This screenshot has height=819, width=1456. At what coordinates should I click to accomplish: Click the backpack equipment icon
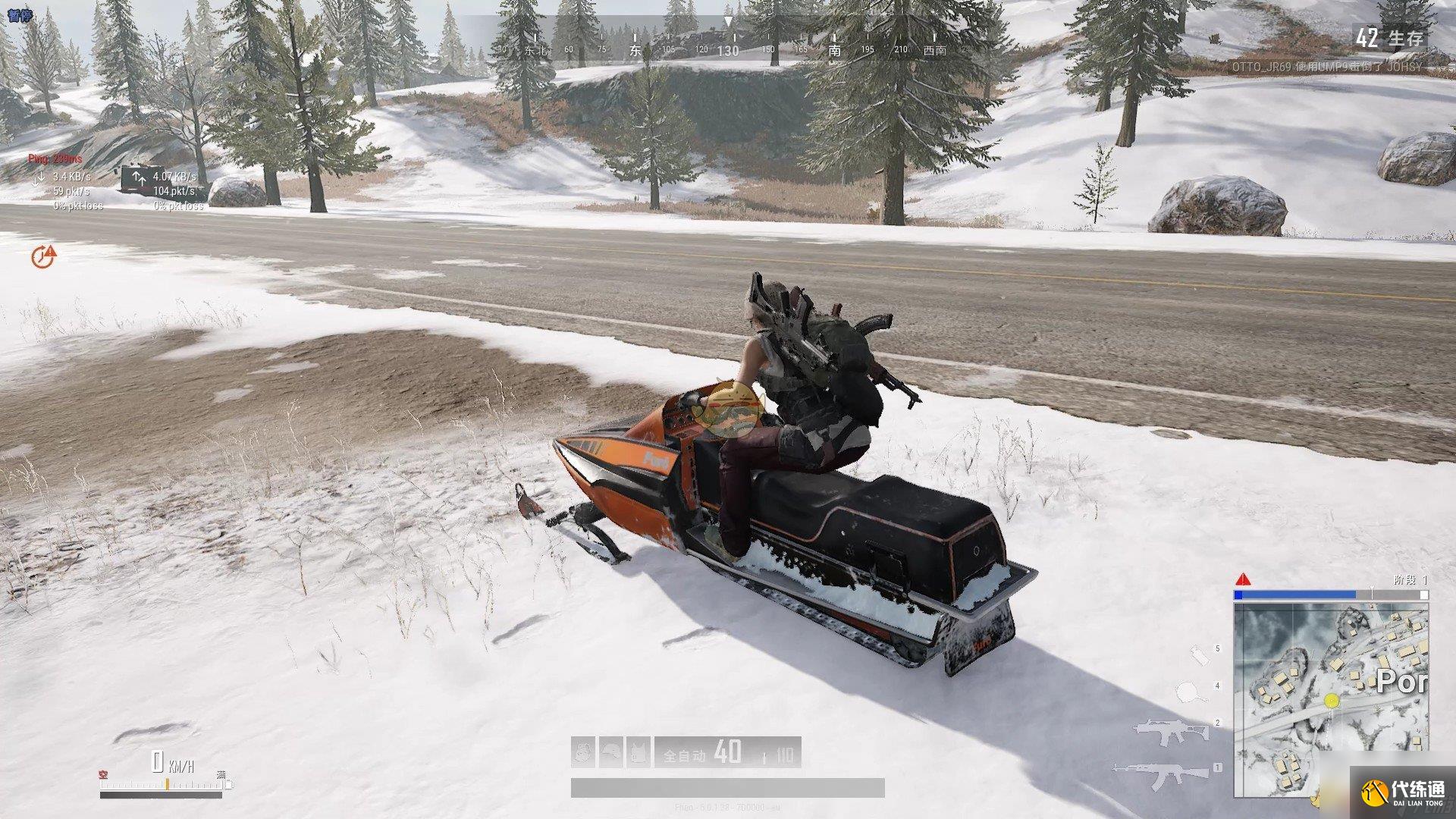click(583, 752)
